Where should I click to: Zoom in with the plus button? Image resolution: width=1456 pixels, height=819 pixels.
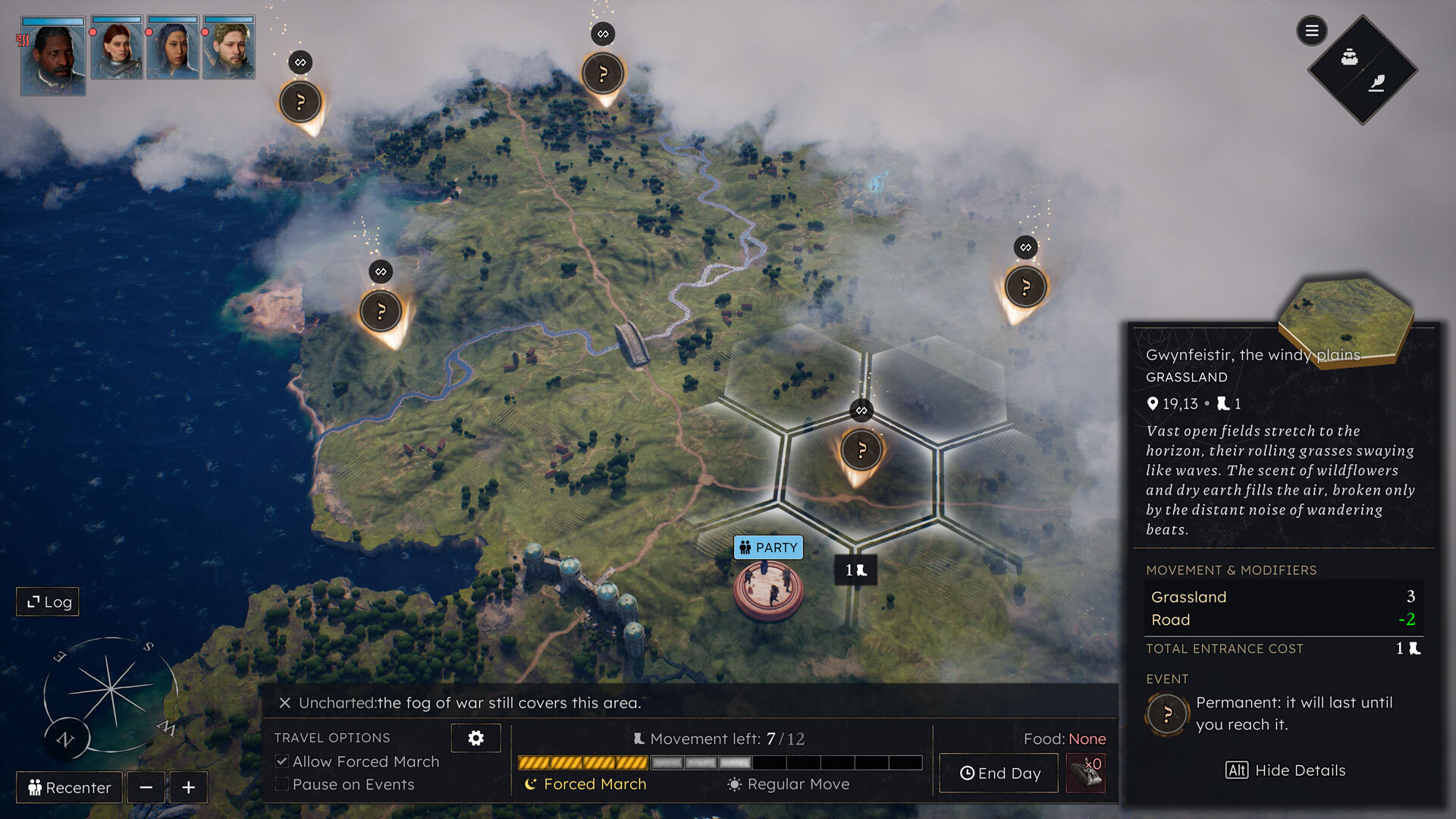[x=189, y=787]
